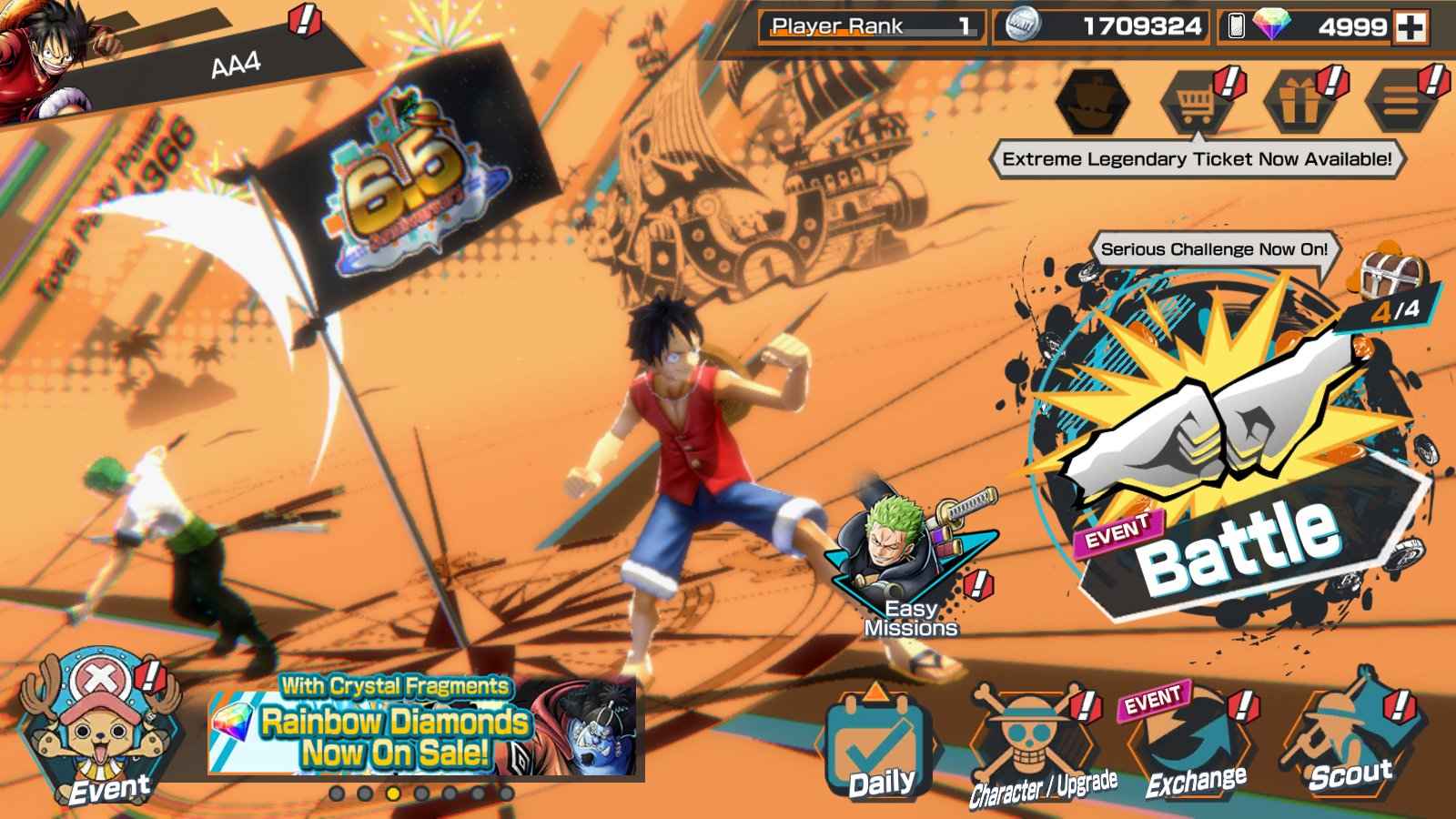The width and height of the screenshot is (1456, 819).
Task: Open Chopper's Event menu
Action: point(86,728)
